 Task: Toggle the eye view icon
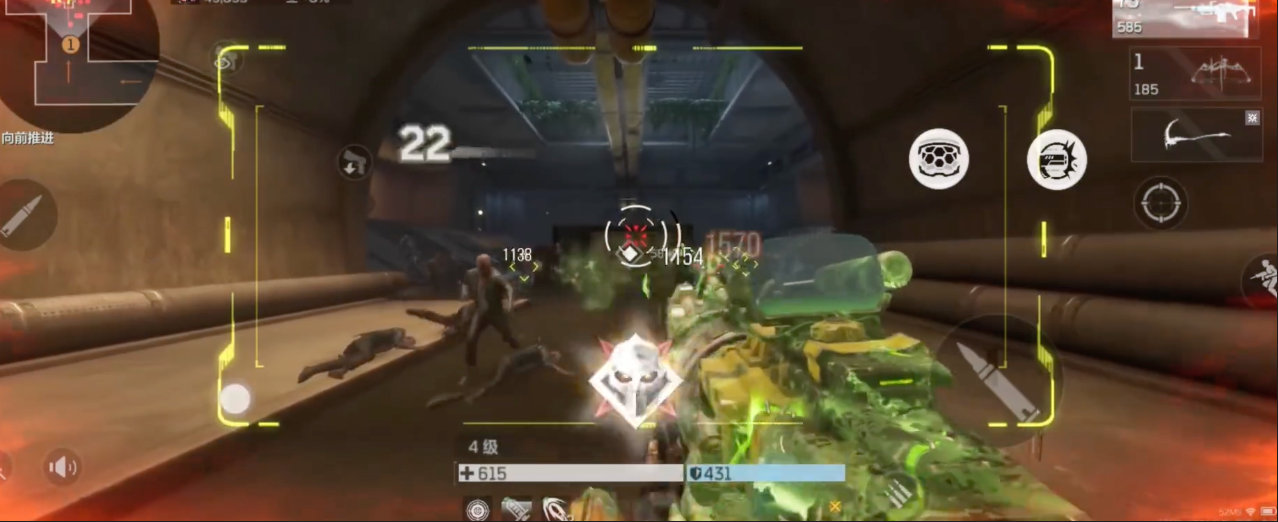click(x=224, y=61)
